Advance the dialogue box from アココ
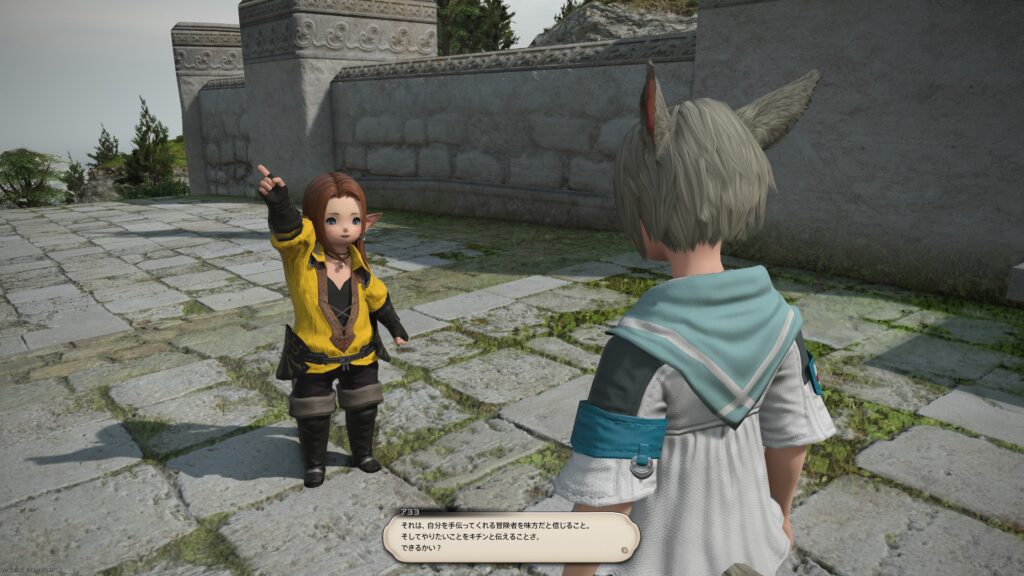Viewport: 1024px width, 576px height. tap(510, 537)
